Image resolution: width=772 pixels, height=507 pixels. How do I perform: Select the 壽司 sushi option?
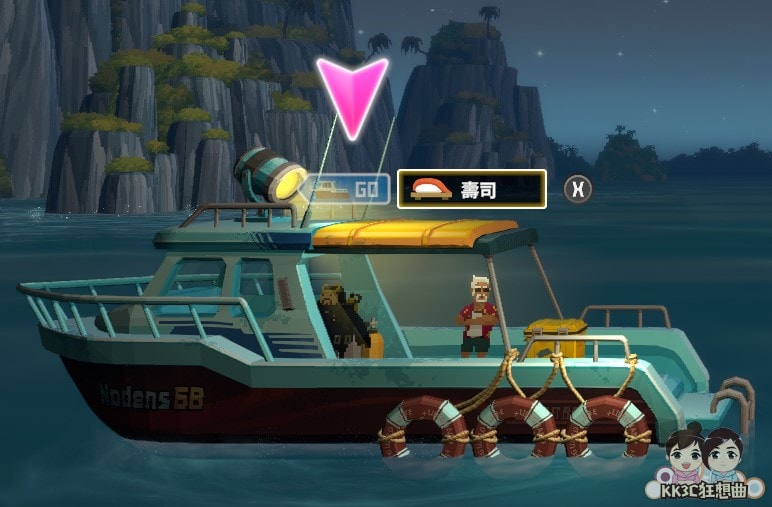[472, 188]
